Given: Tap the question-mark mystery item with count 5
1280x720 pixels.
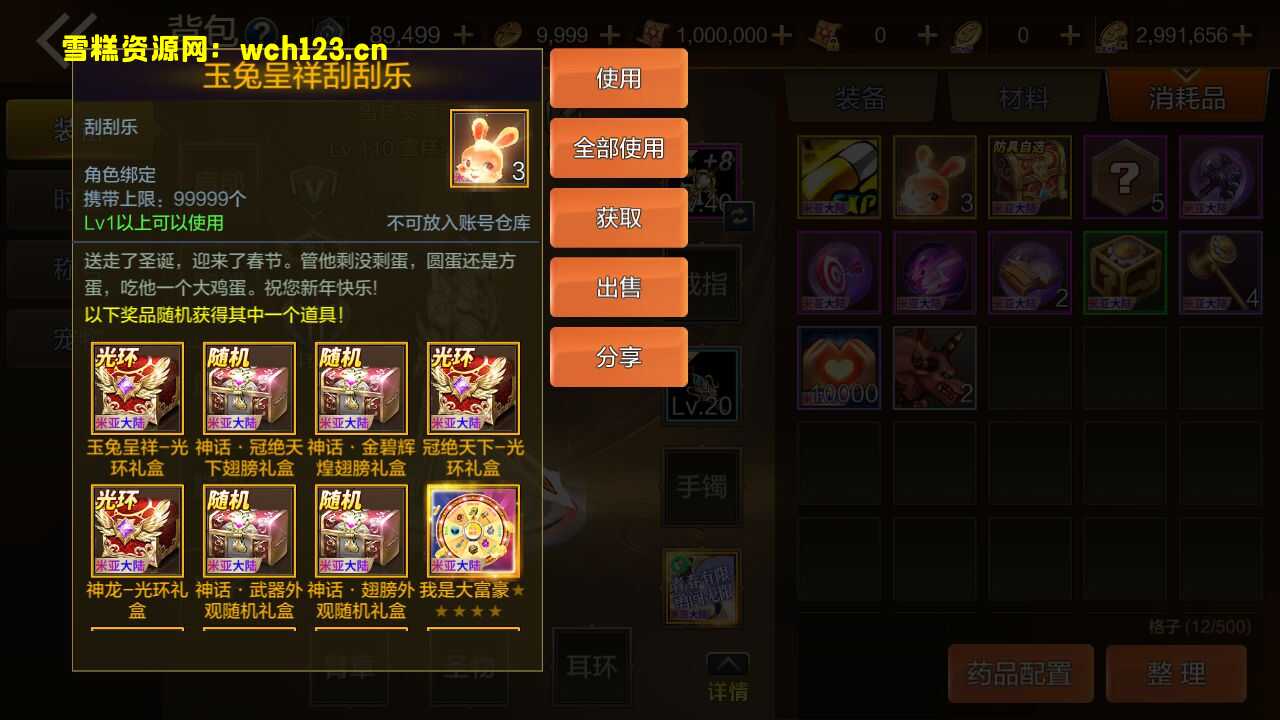Looking at the screenshot, I should 1125,176.
